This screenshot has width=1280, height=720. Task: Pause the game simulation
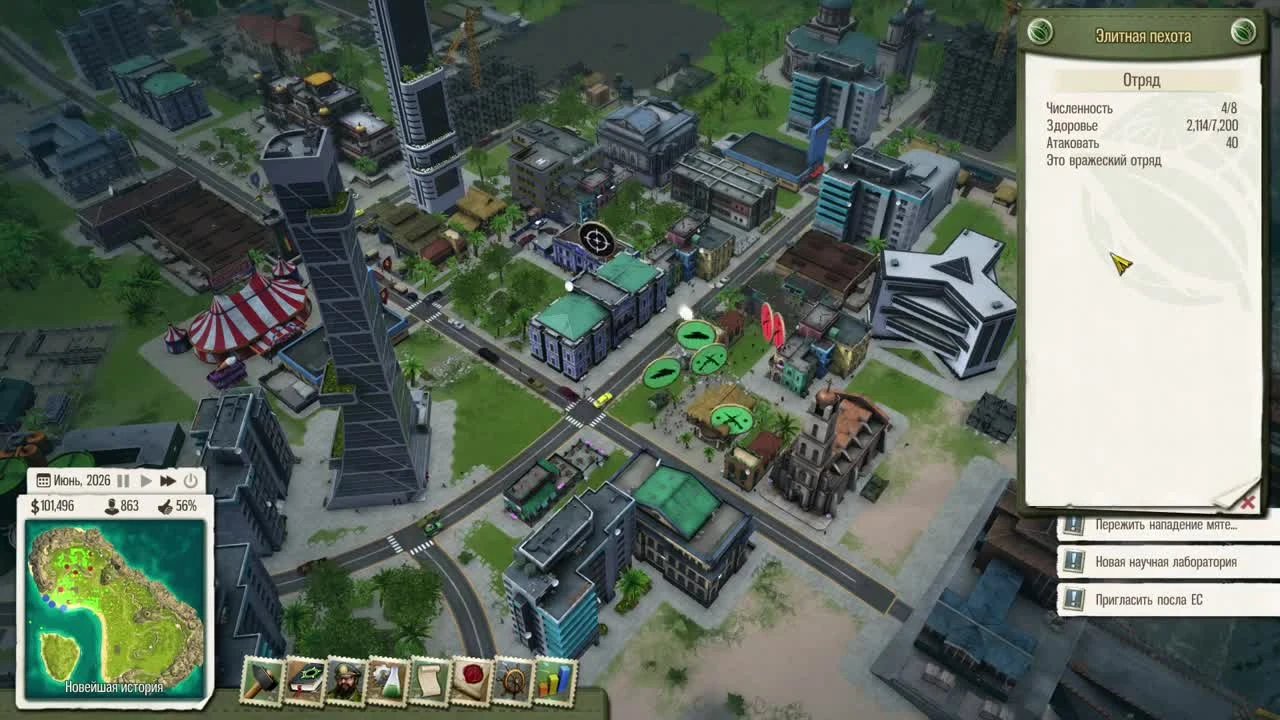(x=124, y=481)
